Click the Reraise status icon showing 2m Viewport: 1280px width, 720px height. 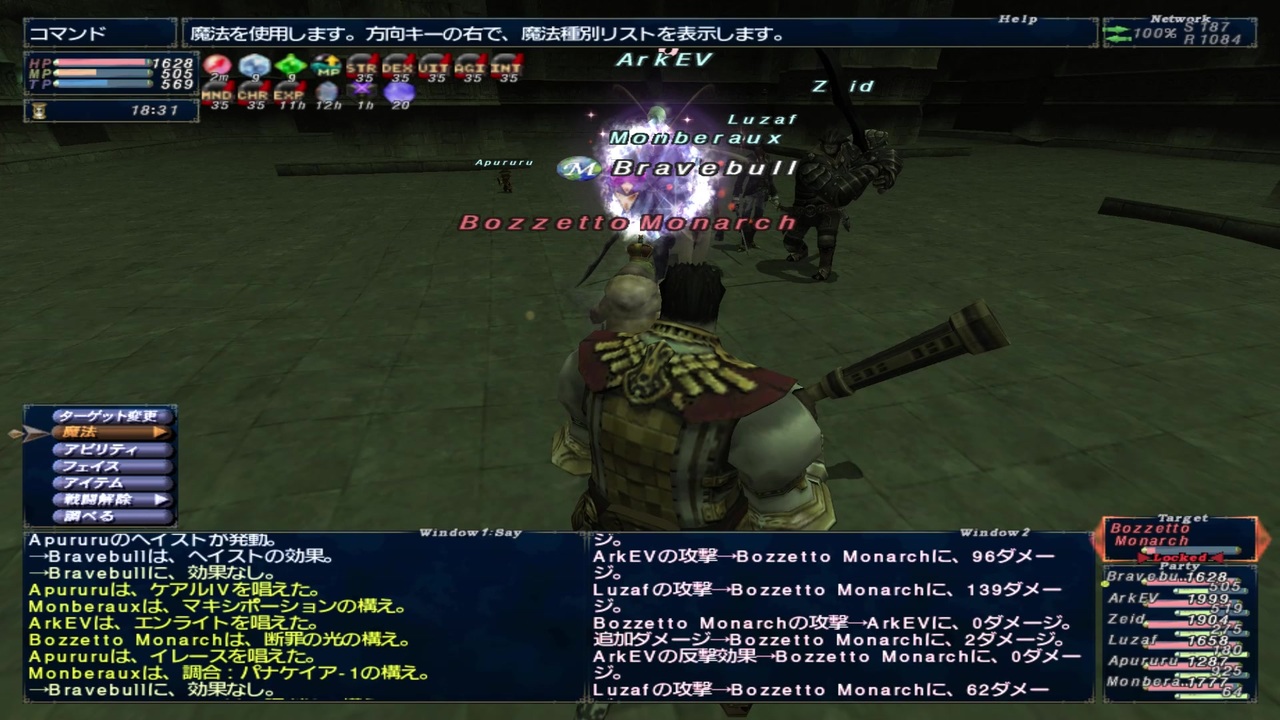(x=215, y=66)
